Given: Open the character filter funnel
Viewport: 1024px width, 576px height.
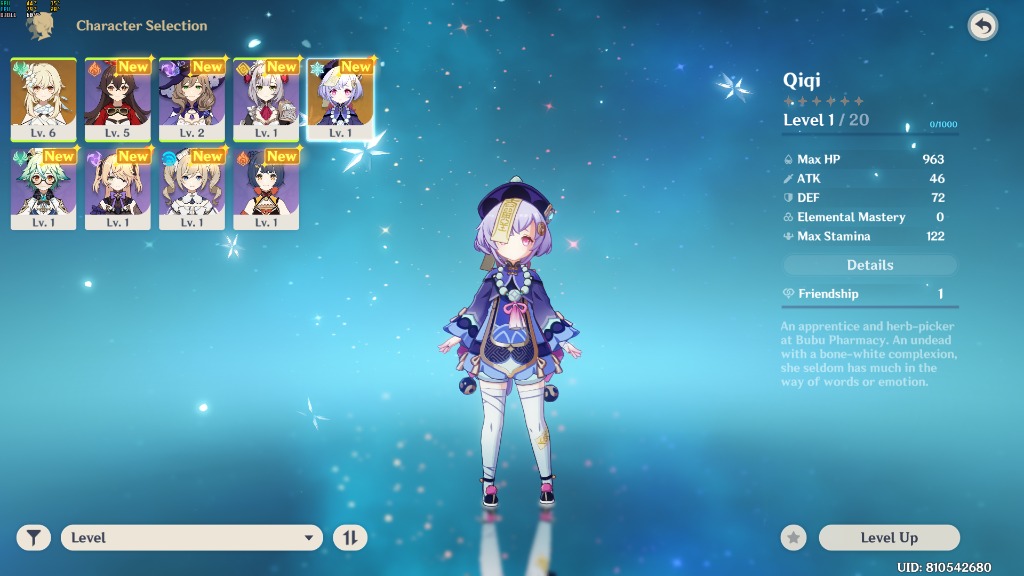Looking at the screenshot, I should (34, 538).
